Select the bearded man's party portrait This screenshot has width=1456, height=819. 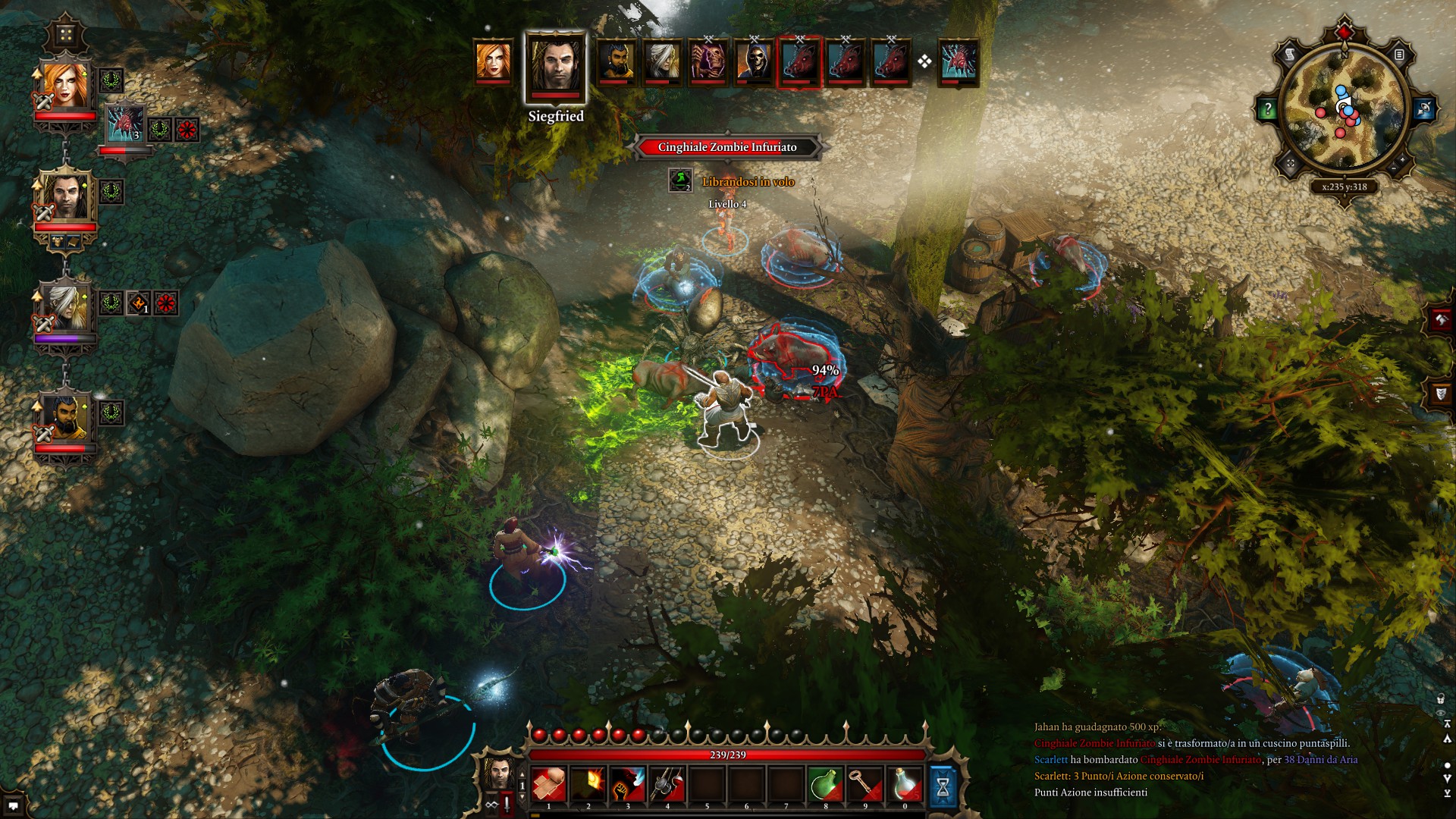tap(64, 418)
